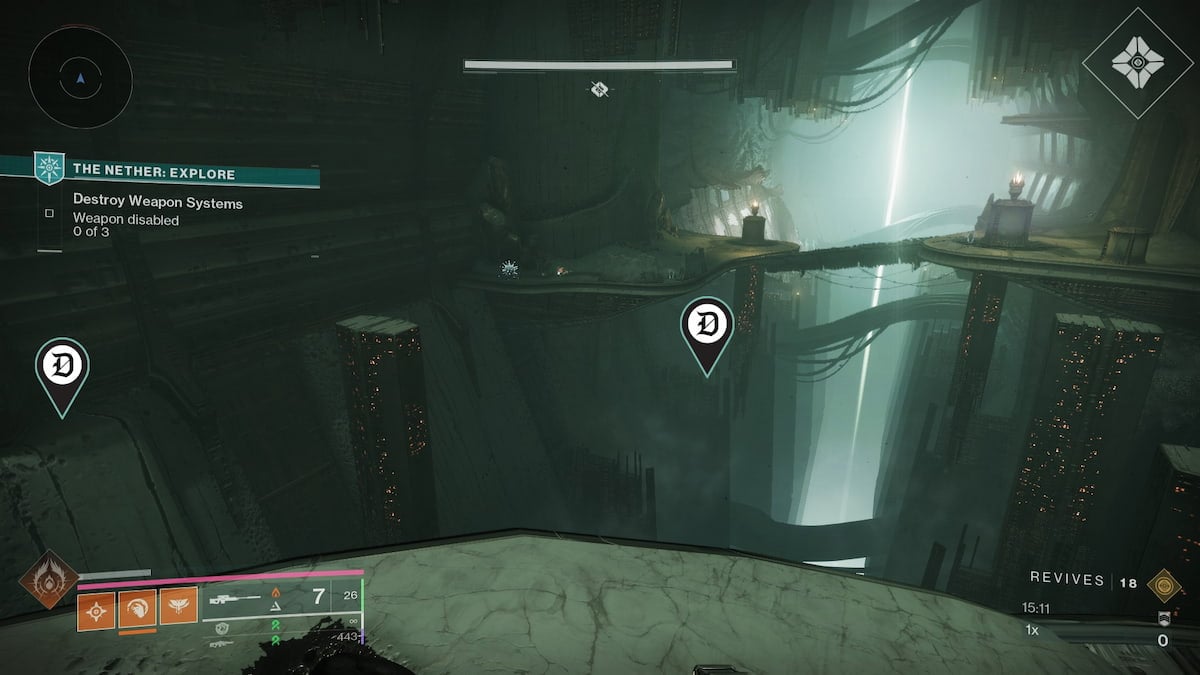Click the Destroy Weapon Systems objective checkbox

(x=49, y=213)
